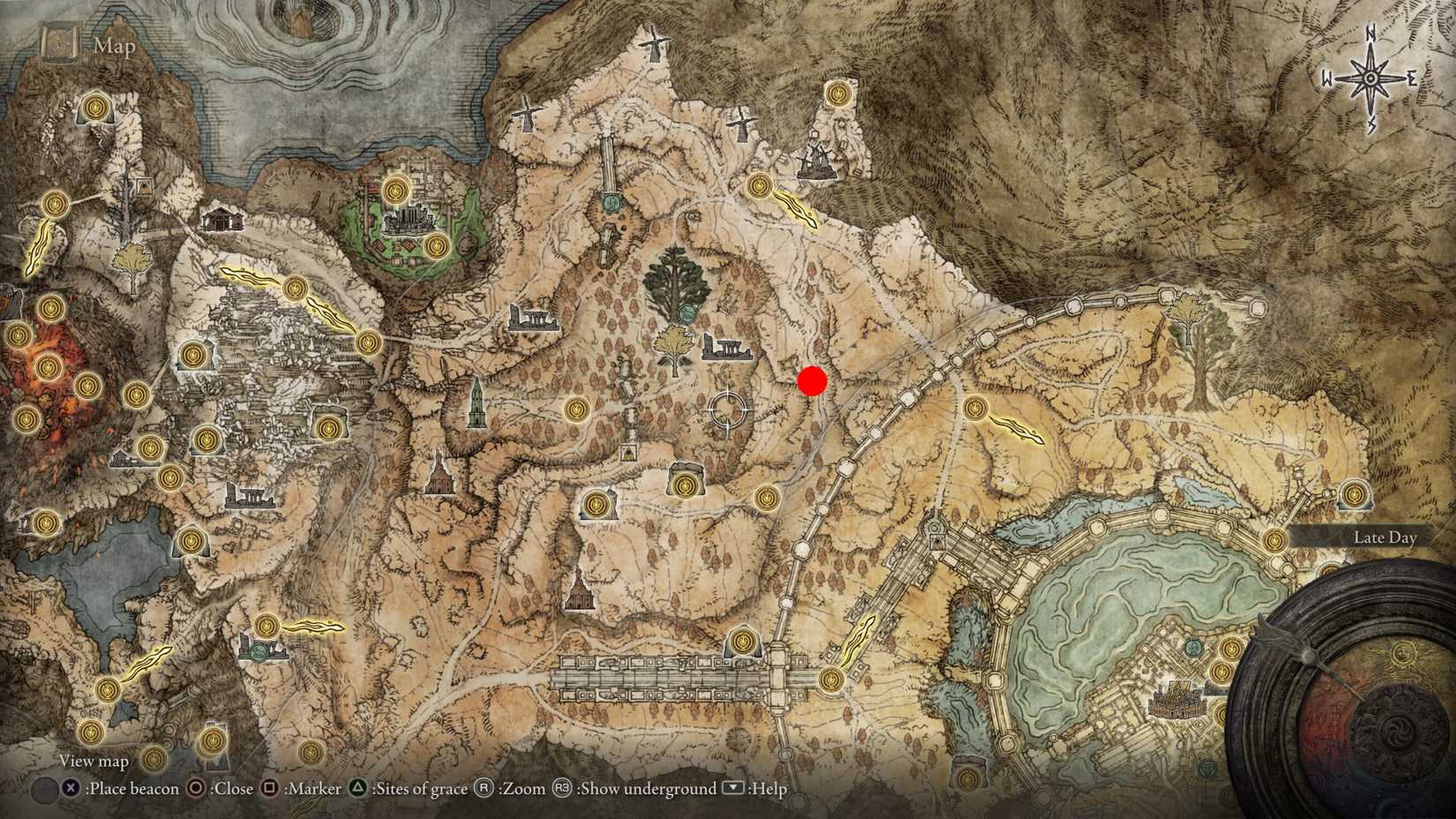The height and width of the screenshot is (819, 1456).
Task: Select the windmill icon near the map's north edge
Action: click(653, 42)
